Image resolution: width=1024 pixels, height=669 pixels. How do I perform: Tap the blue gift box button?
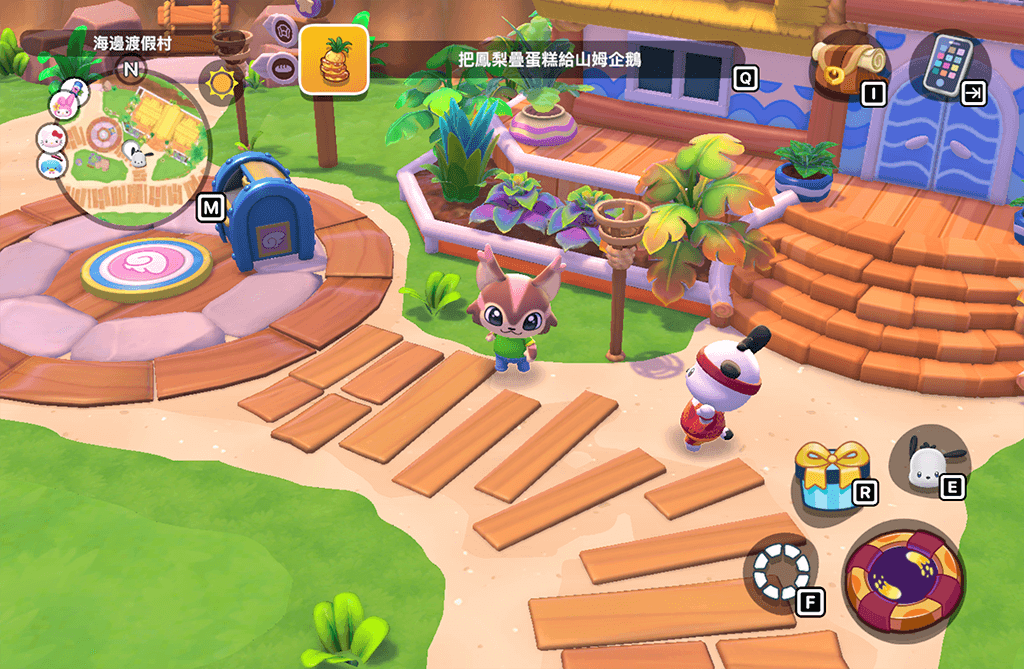829,475
